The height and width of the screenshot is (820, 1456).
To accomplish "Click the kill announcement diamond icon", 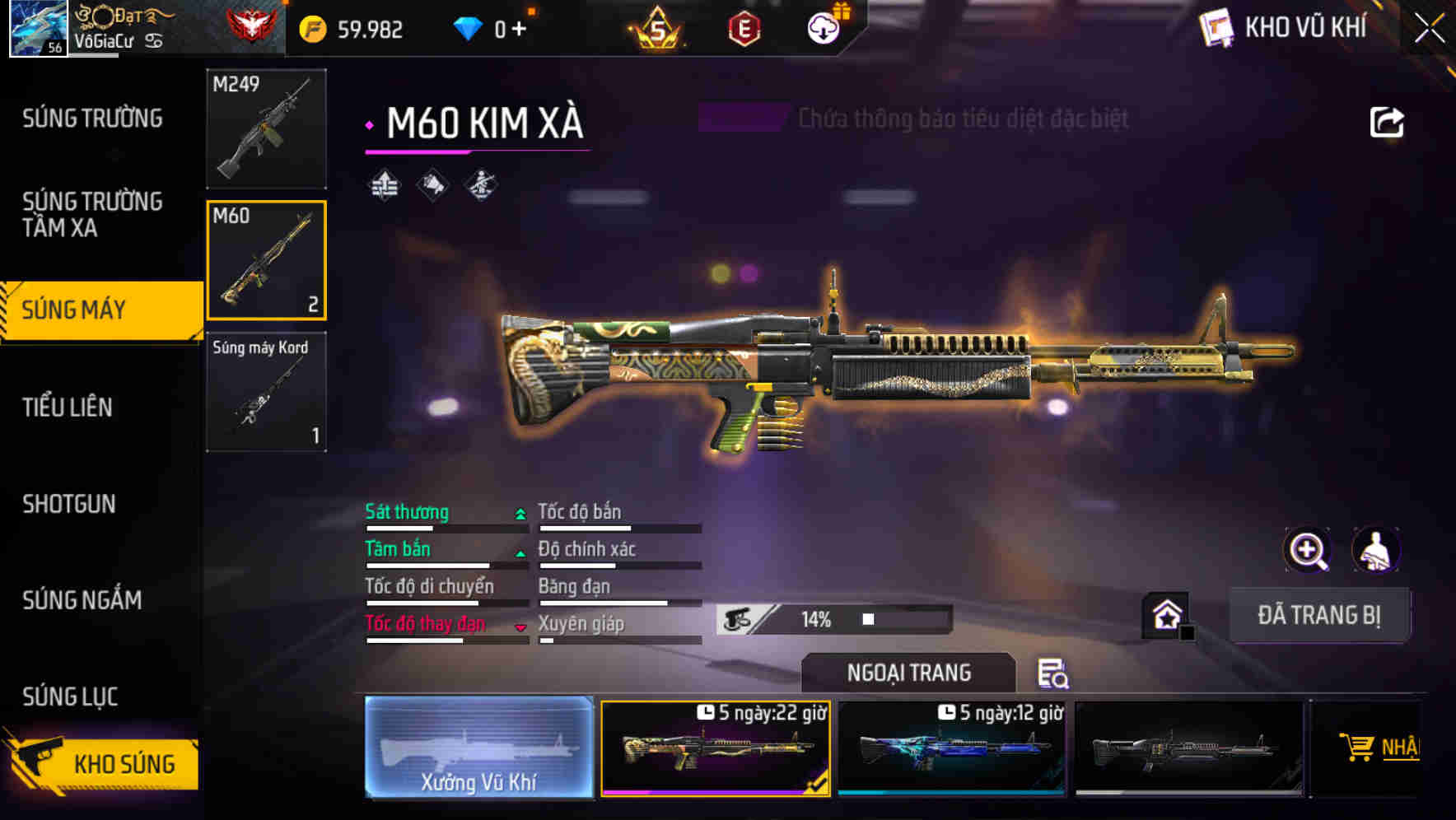I will tap(432, 183).
